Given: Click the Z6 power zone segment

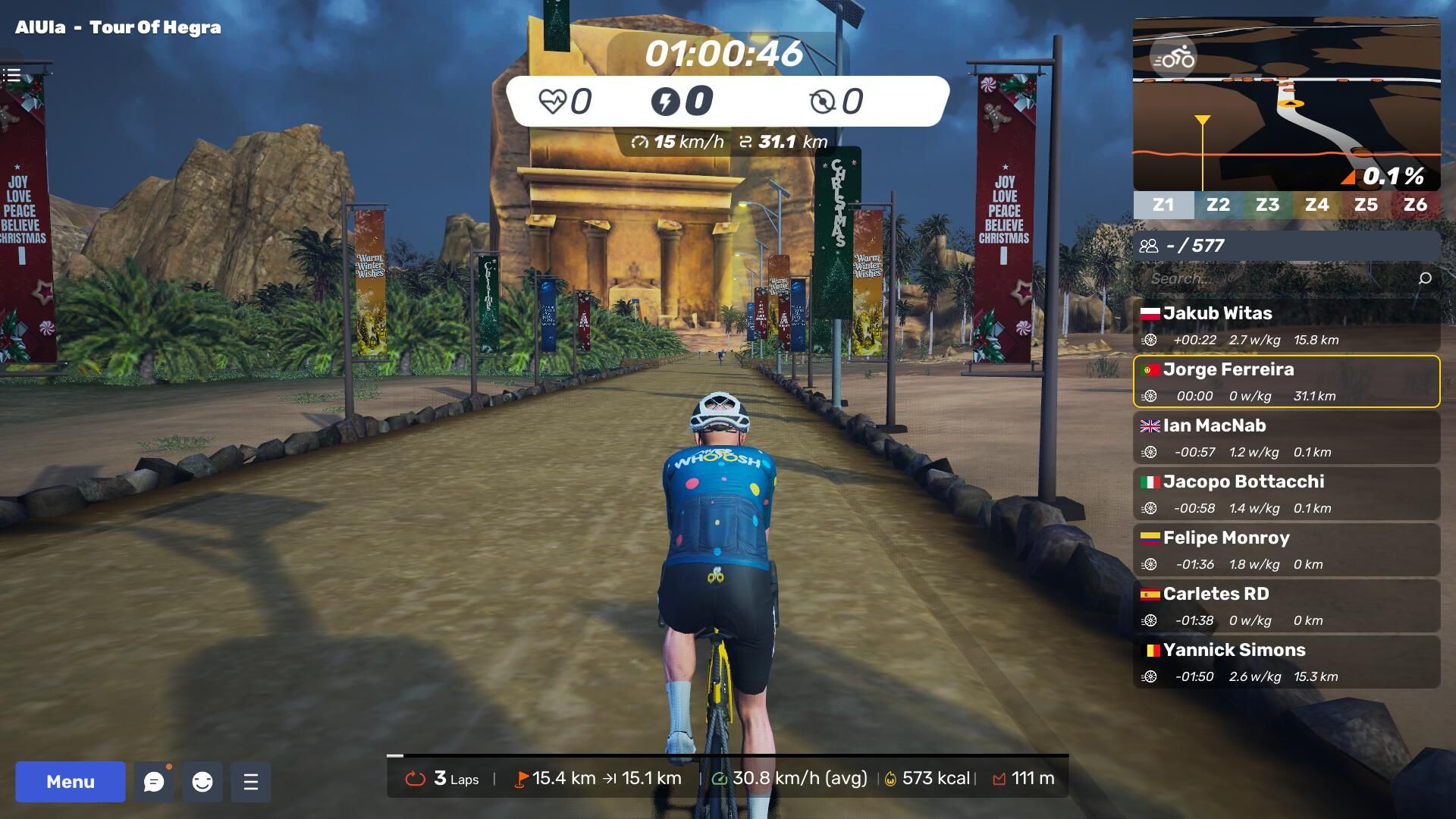Looking at the screenshot, I should point(1415,205).
